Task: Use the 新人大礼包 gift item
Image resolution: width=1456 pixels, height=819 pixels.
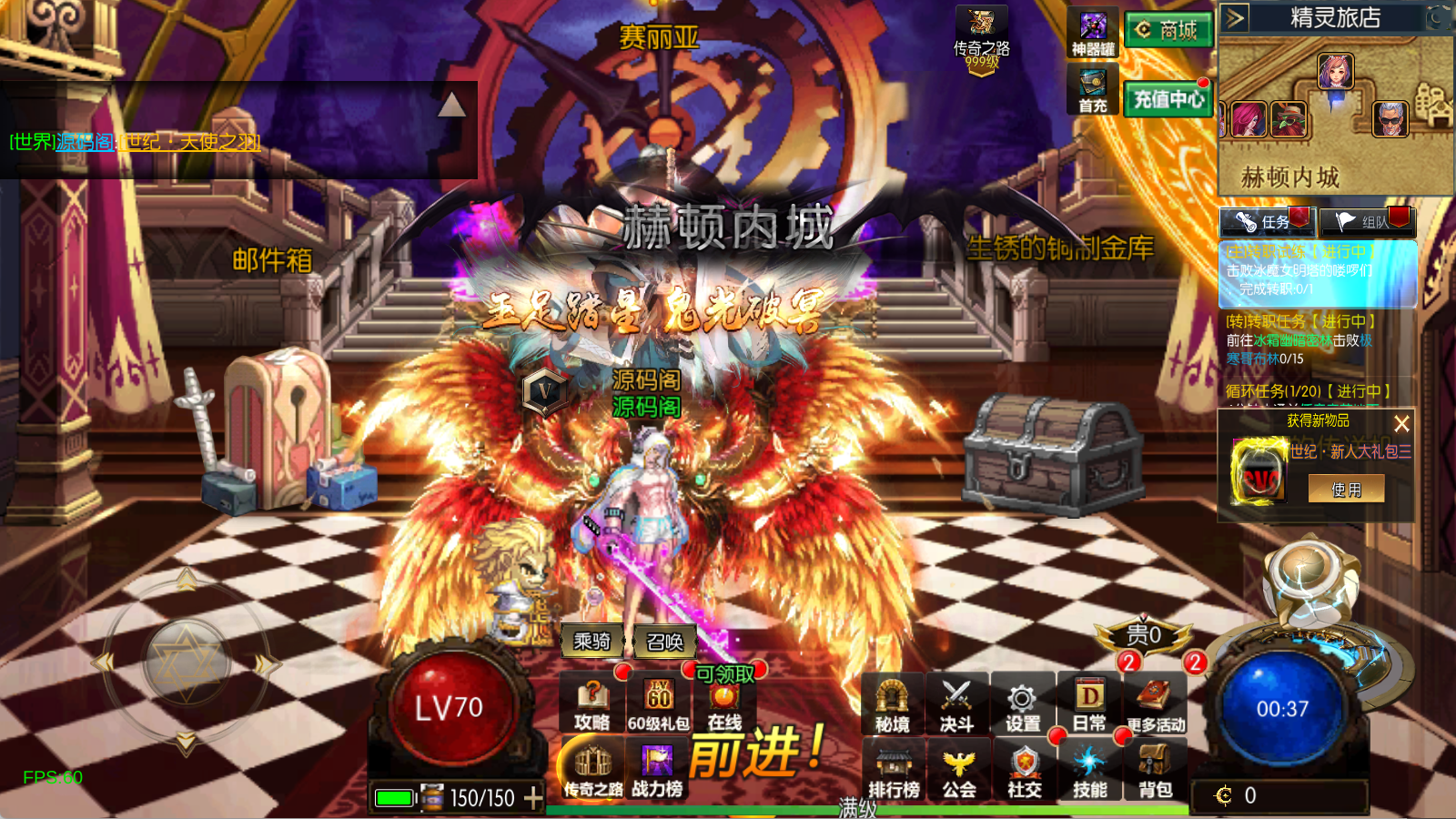Action: tap(1346, 490)
